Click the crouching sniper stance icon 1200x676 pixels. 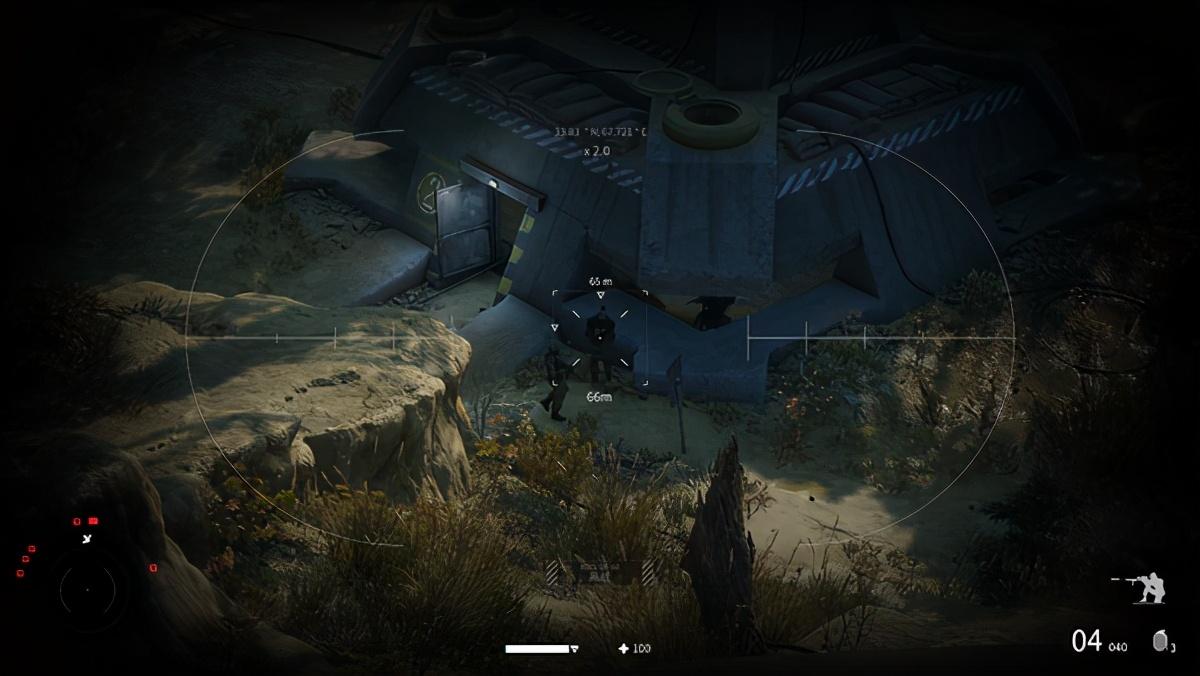pyautogui.click(x=1146, y=588)
